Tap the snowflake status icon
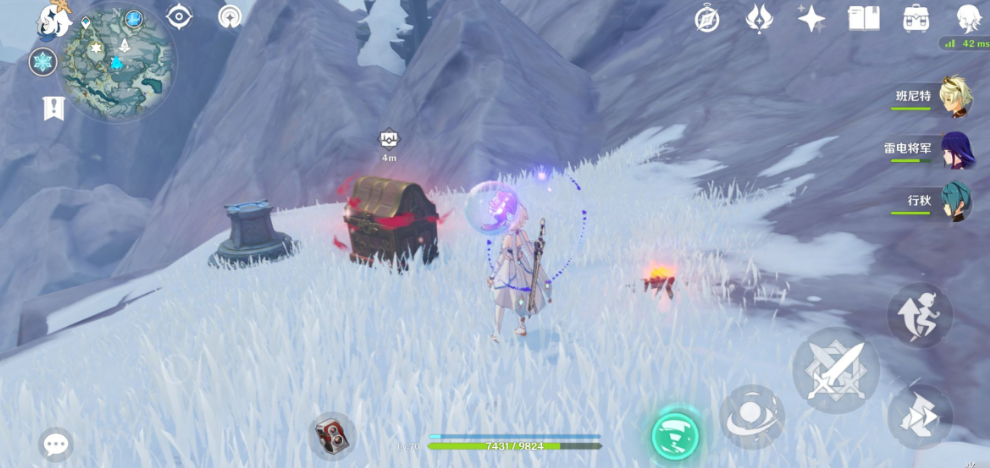The image size is (990, 468). (43, 62)
